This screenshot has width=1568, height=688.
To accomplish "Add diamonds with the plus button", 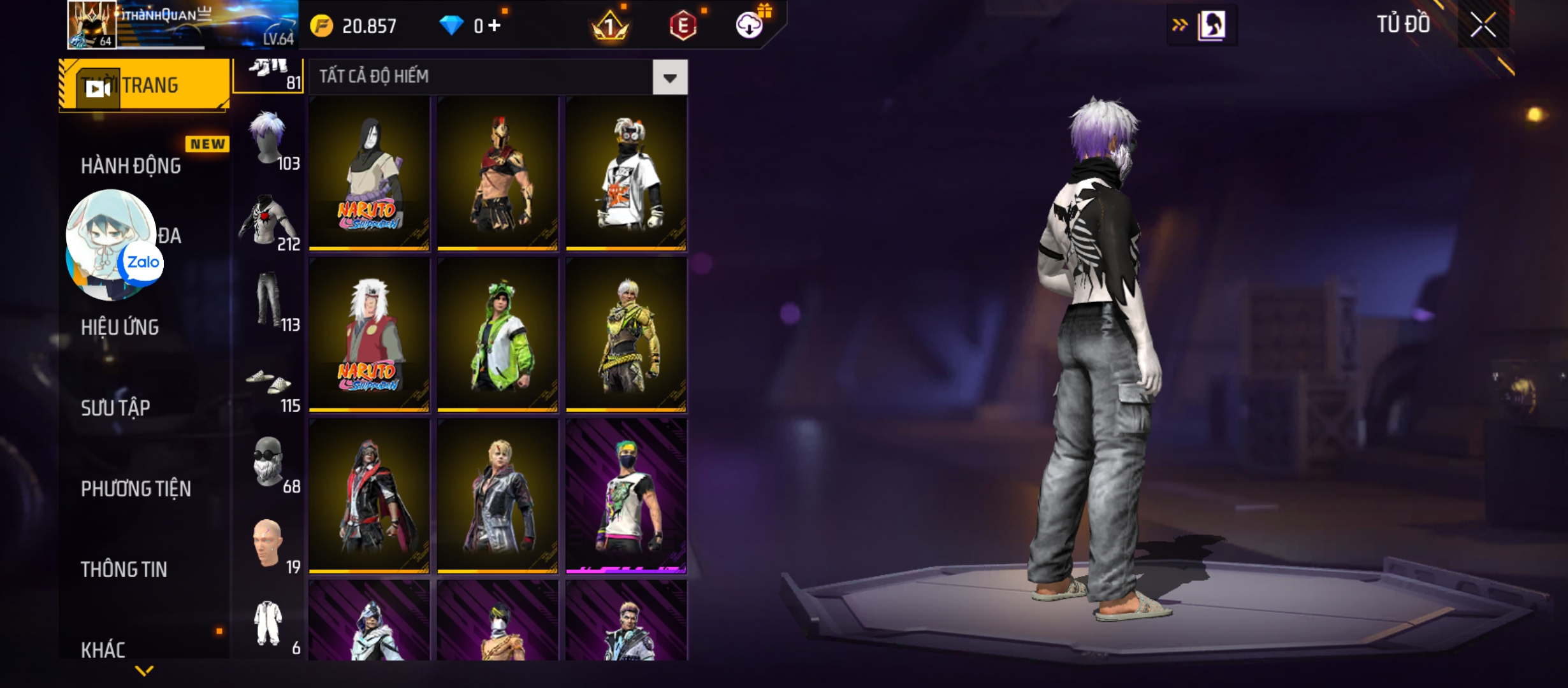I will pyautogui.click(x=495, y=25).
